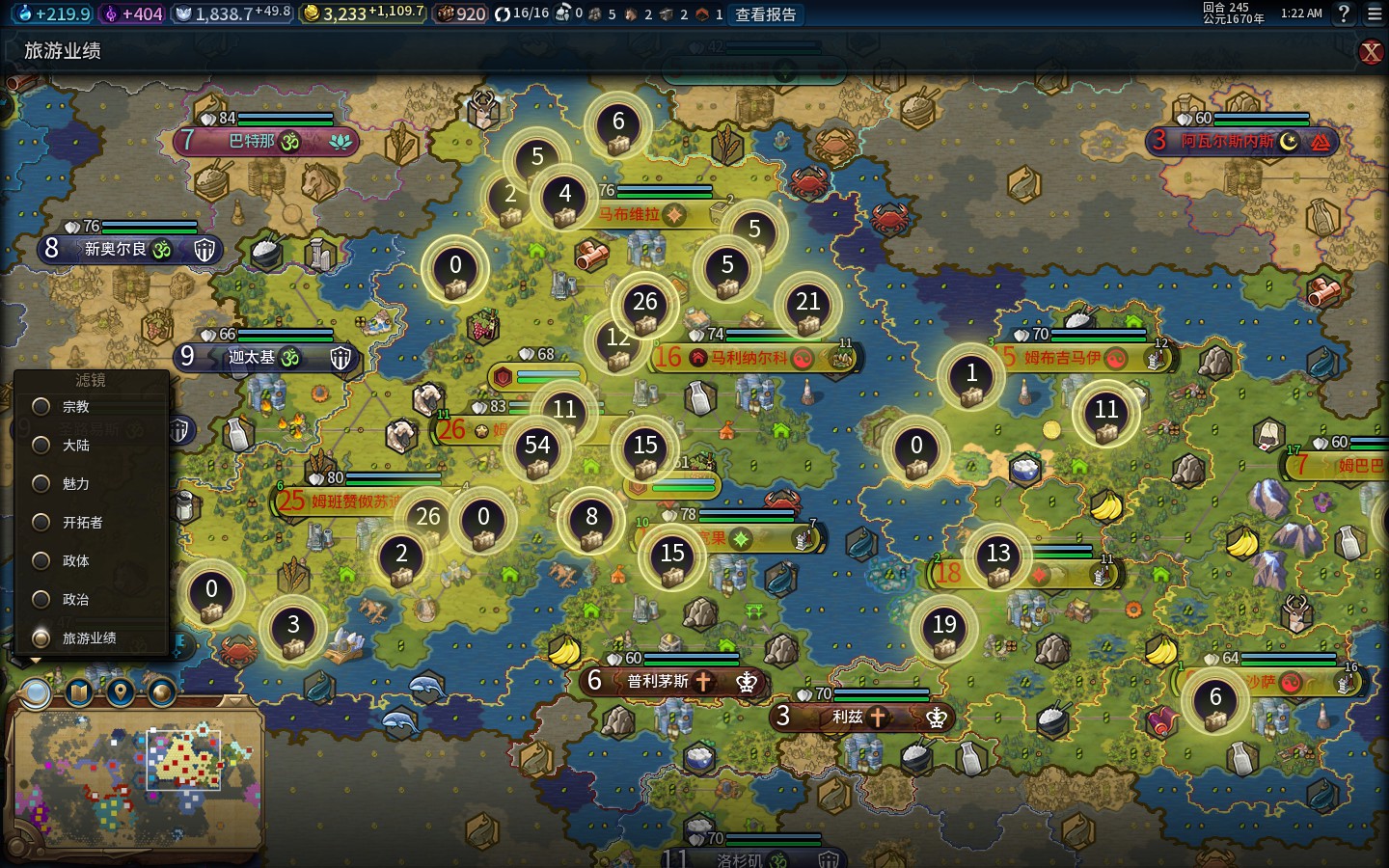Open the Civilopedia question mark help

pos(1344,14)
